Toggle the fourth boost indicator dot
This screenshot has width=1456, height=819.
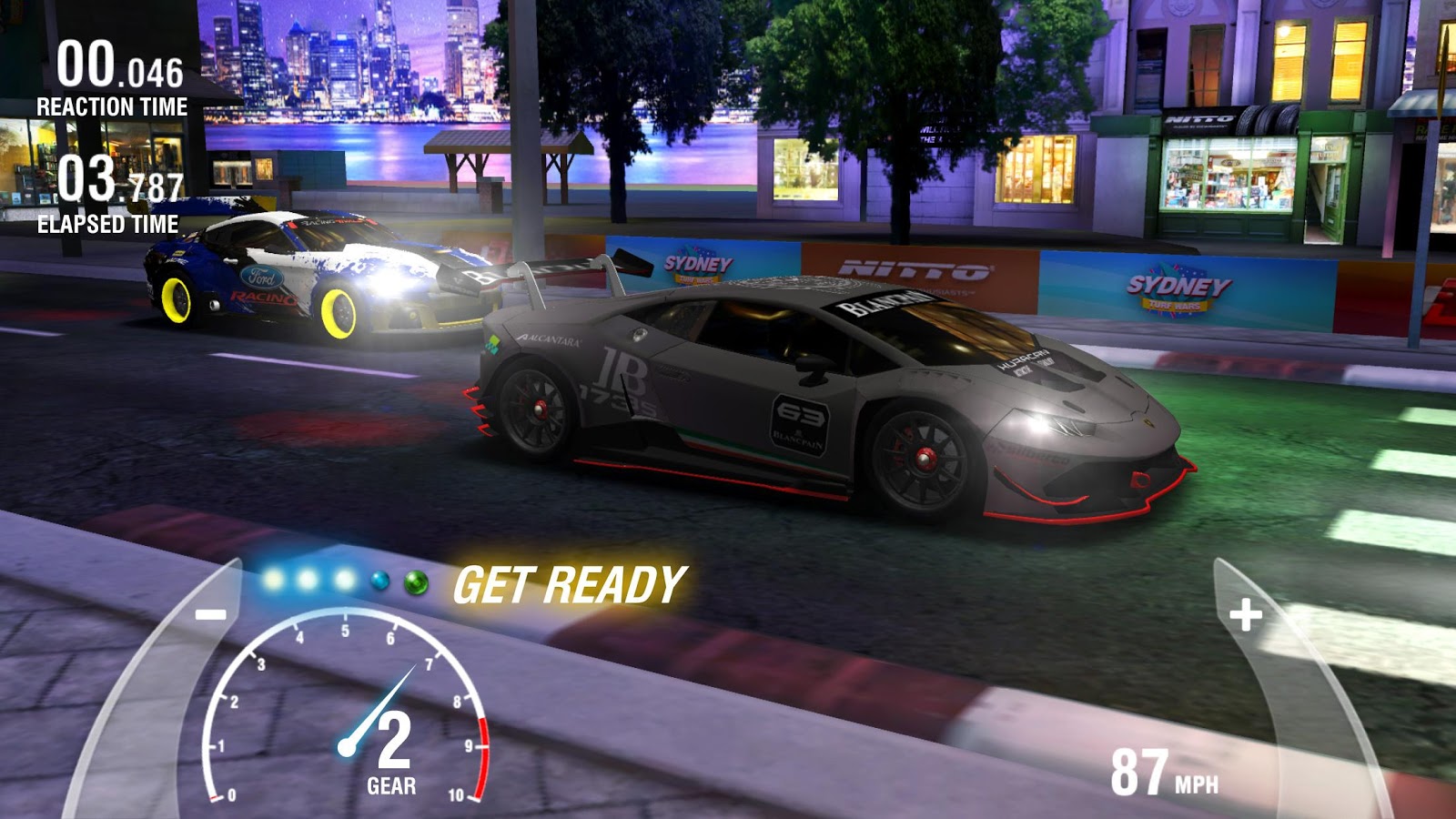[381, 581]
